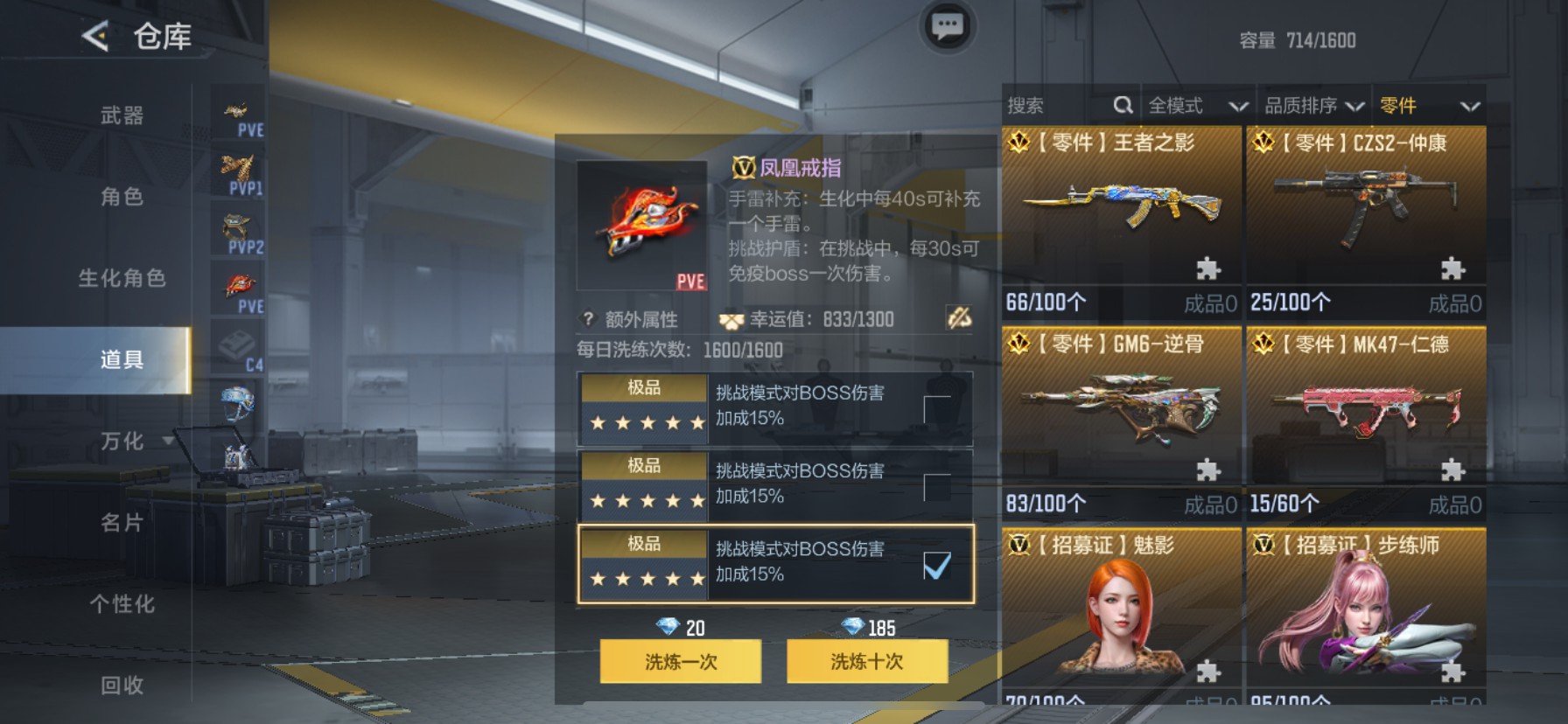Select the C4 item icon in the sidebar
This screenshot has width=1568, height=724.
pyautogui.click(x=236, y=343)
